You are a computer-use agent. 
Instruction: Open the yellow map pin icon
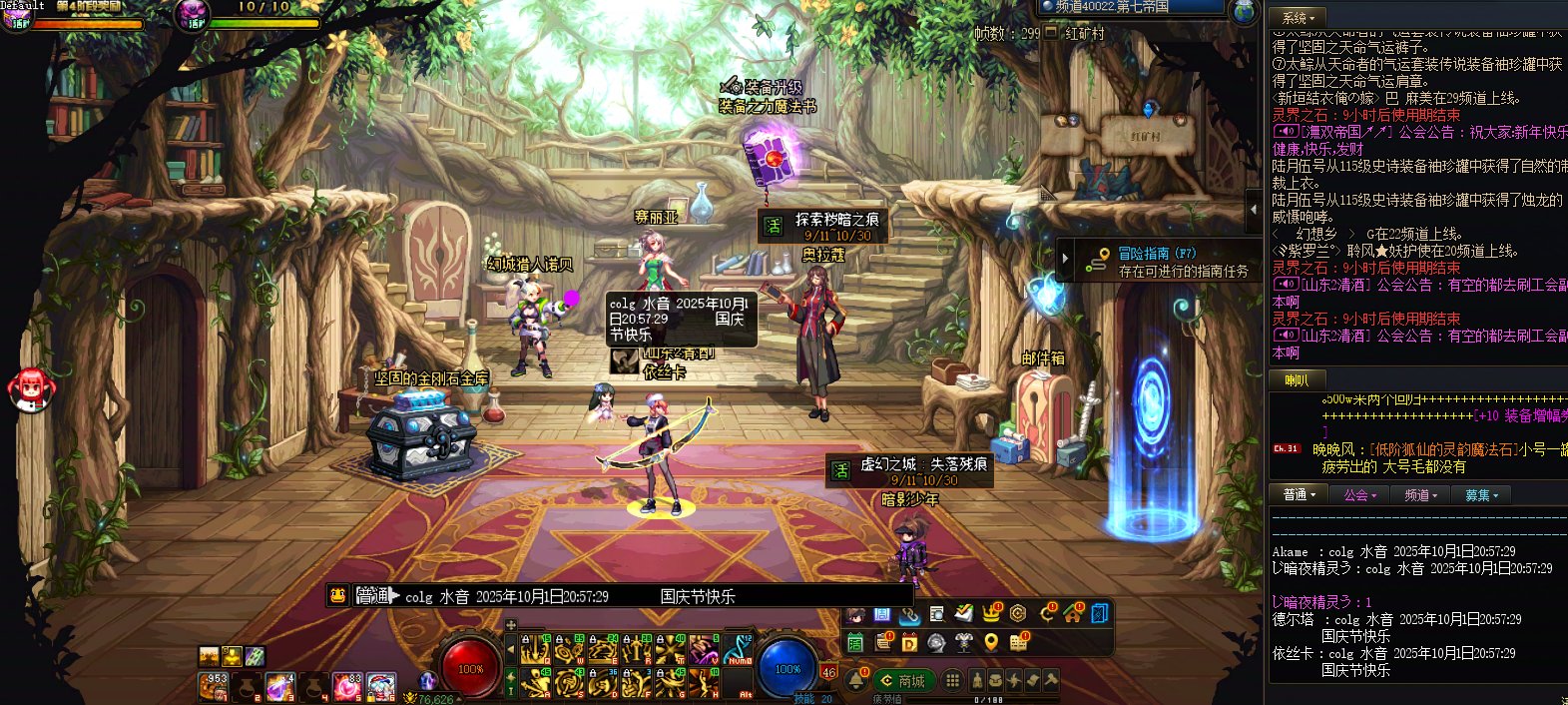991,642
